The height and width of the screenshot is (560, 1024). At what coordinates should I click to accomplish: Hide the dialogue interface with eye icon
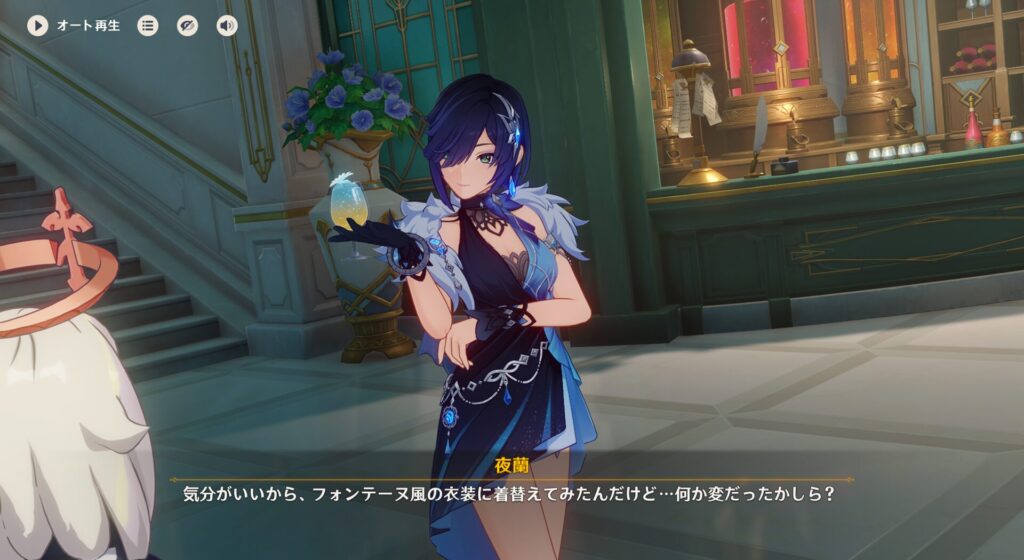(187, 25)
